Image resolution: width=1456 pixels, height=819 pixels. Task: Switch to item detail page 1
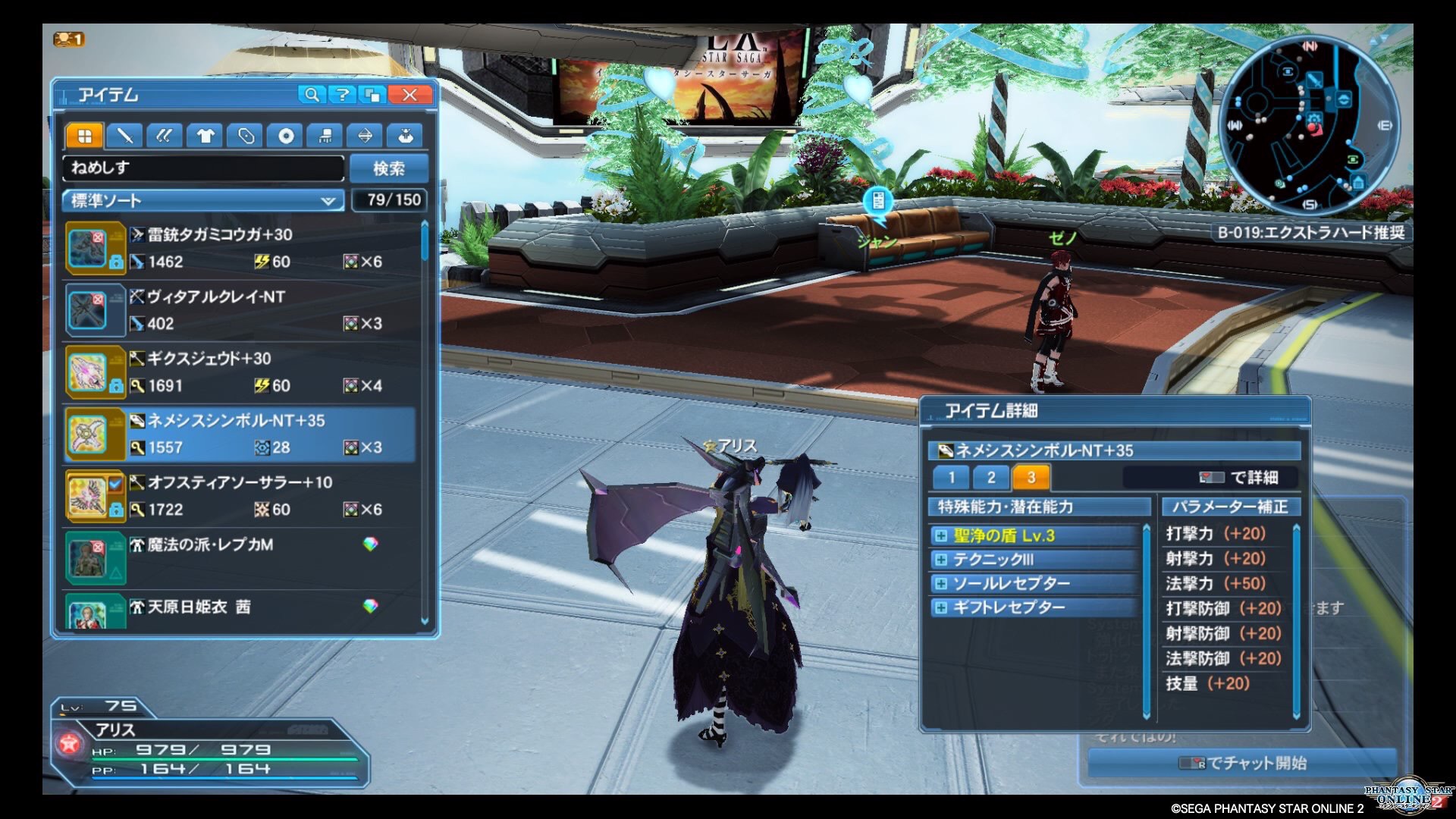(951, 477)
